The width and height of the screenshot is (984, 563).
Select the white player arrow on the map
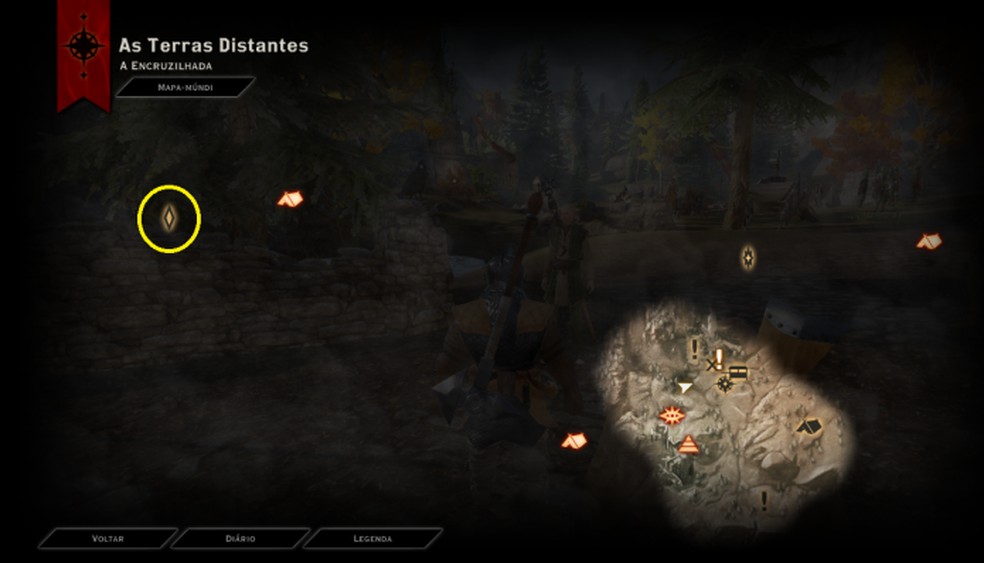click(685, 386)
